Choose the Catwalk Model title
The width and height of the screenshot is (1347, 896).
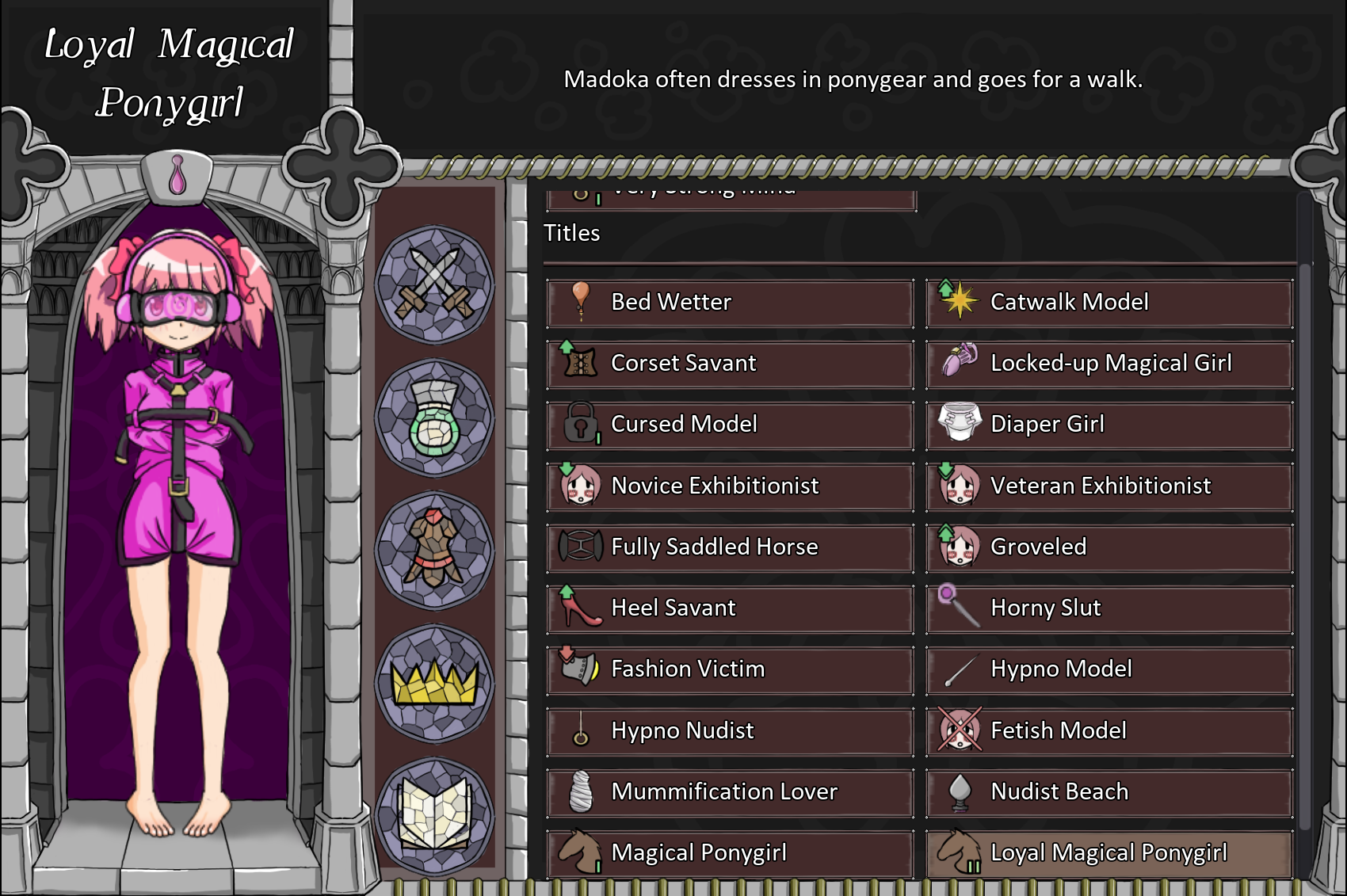[1109, 303]
